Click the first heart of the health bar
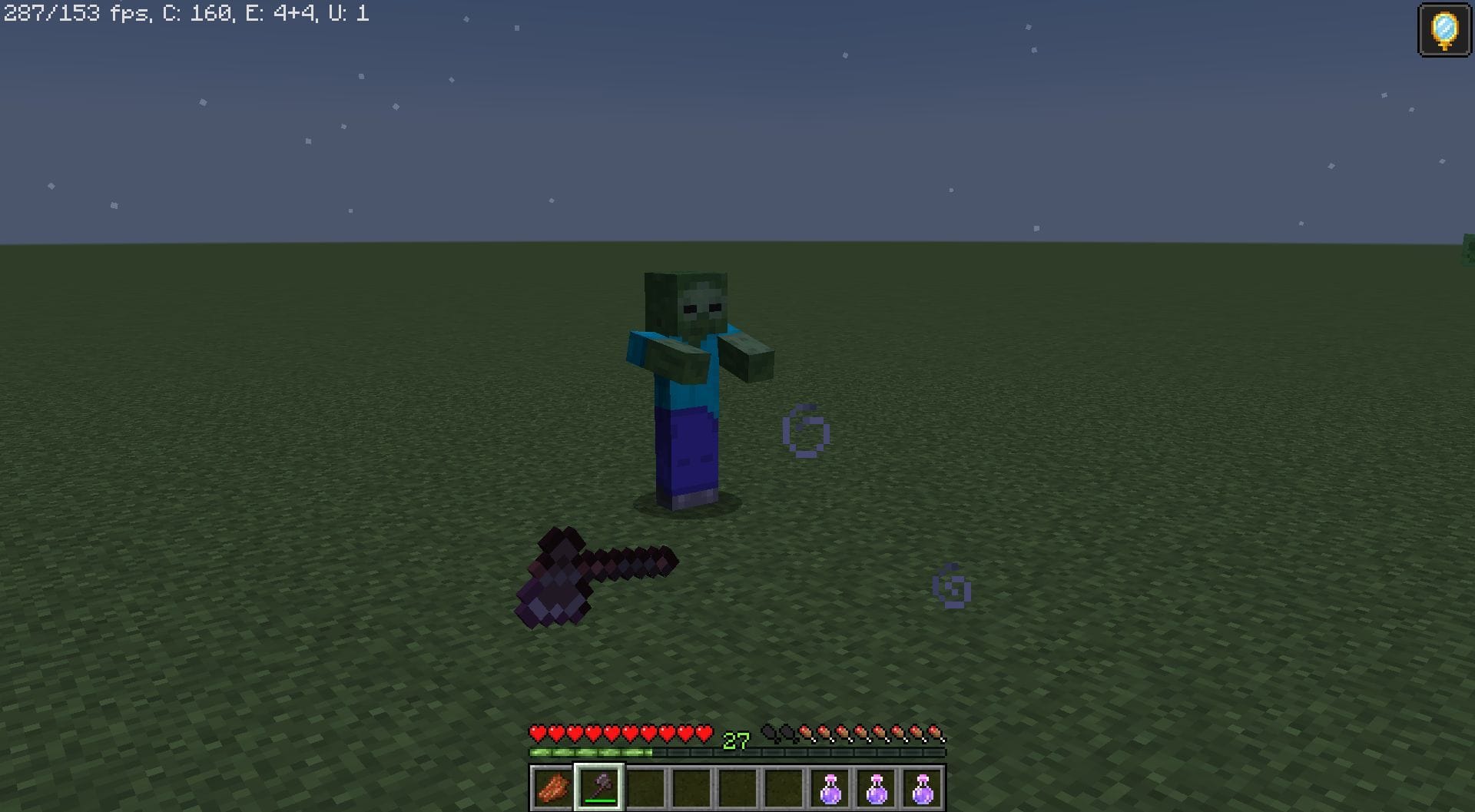The image size is (1475, 812). pos(536,733)
